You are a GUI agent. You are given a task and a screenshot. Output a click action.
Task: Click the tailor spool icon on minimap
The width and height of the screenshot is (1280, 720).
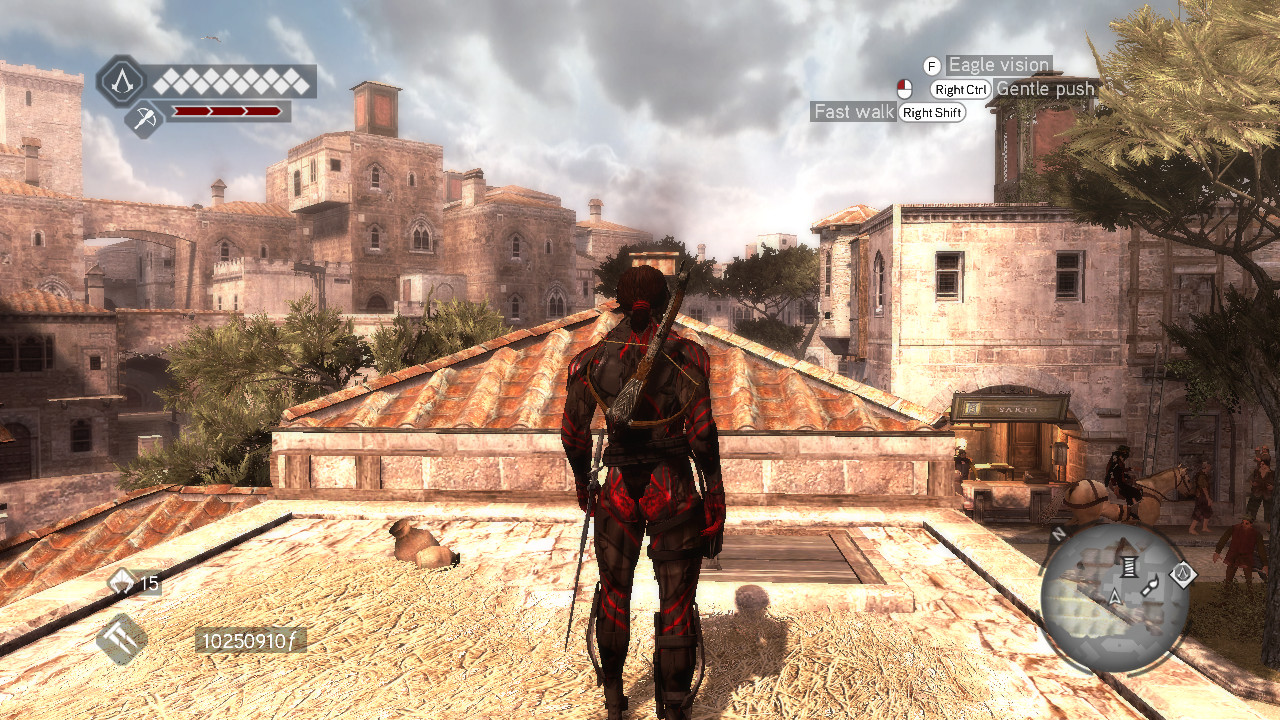1130,568
